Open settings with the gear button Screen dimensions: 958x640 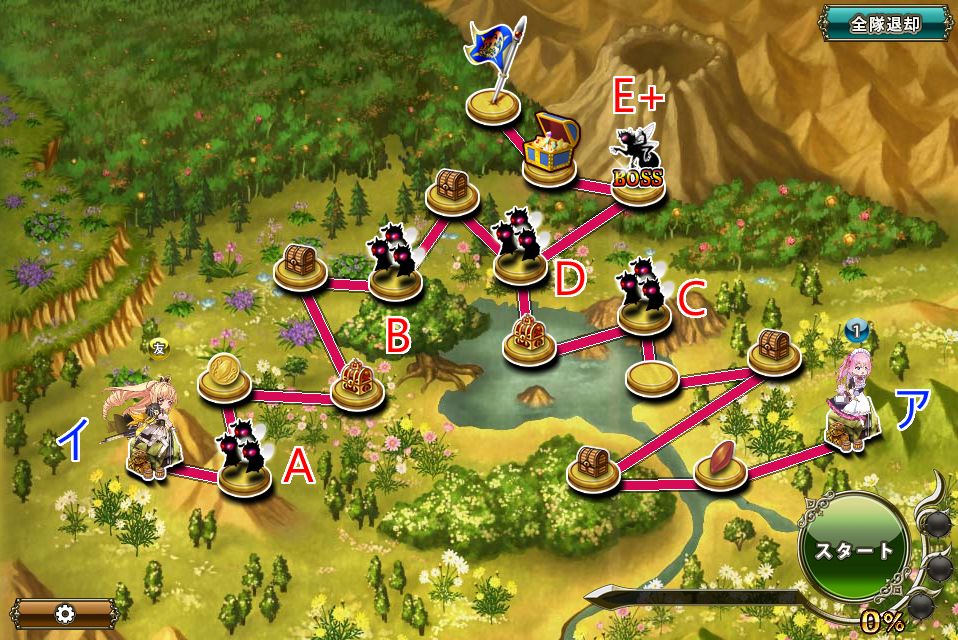(66, 612)
